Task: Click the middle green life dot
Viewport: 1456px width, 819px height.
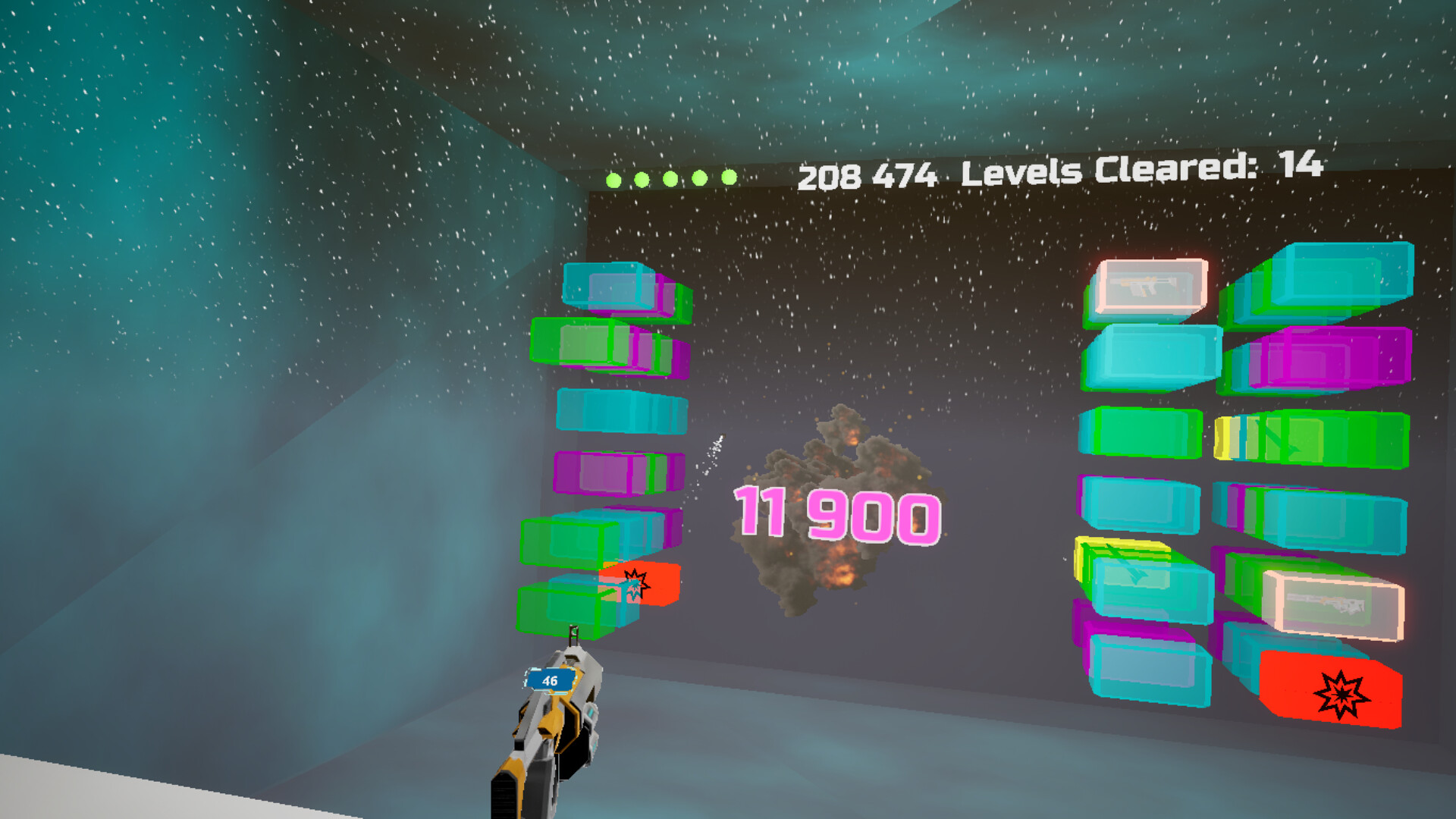Action: click(x=670, y=177)
